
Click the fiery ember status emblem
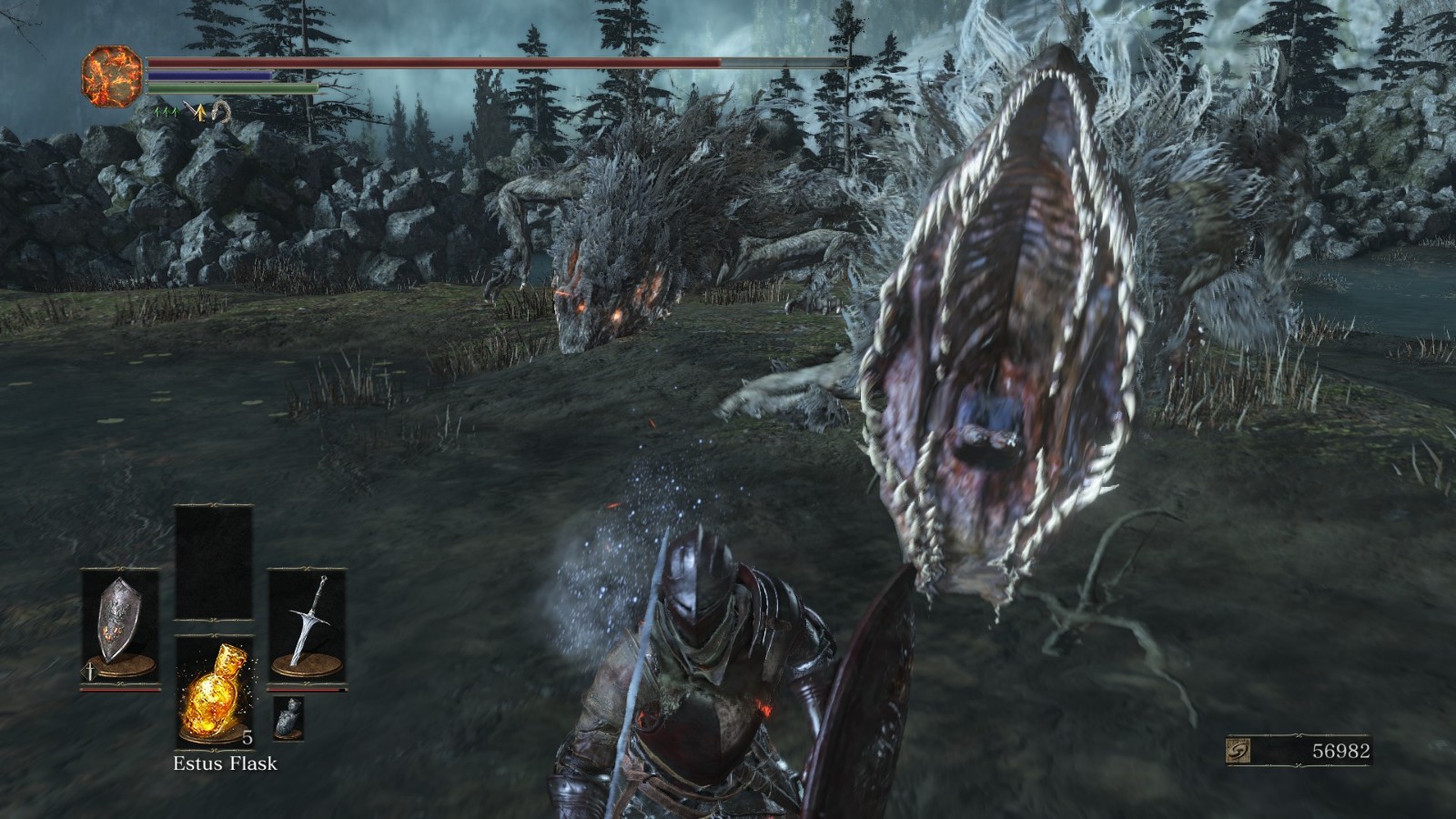[112, 76]
